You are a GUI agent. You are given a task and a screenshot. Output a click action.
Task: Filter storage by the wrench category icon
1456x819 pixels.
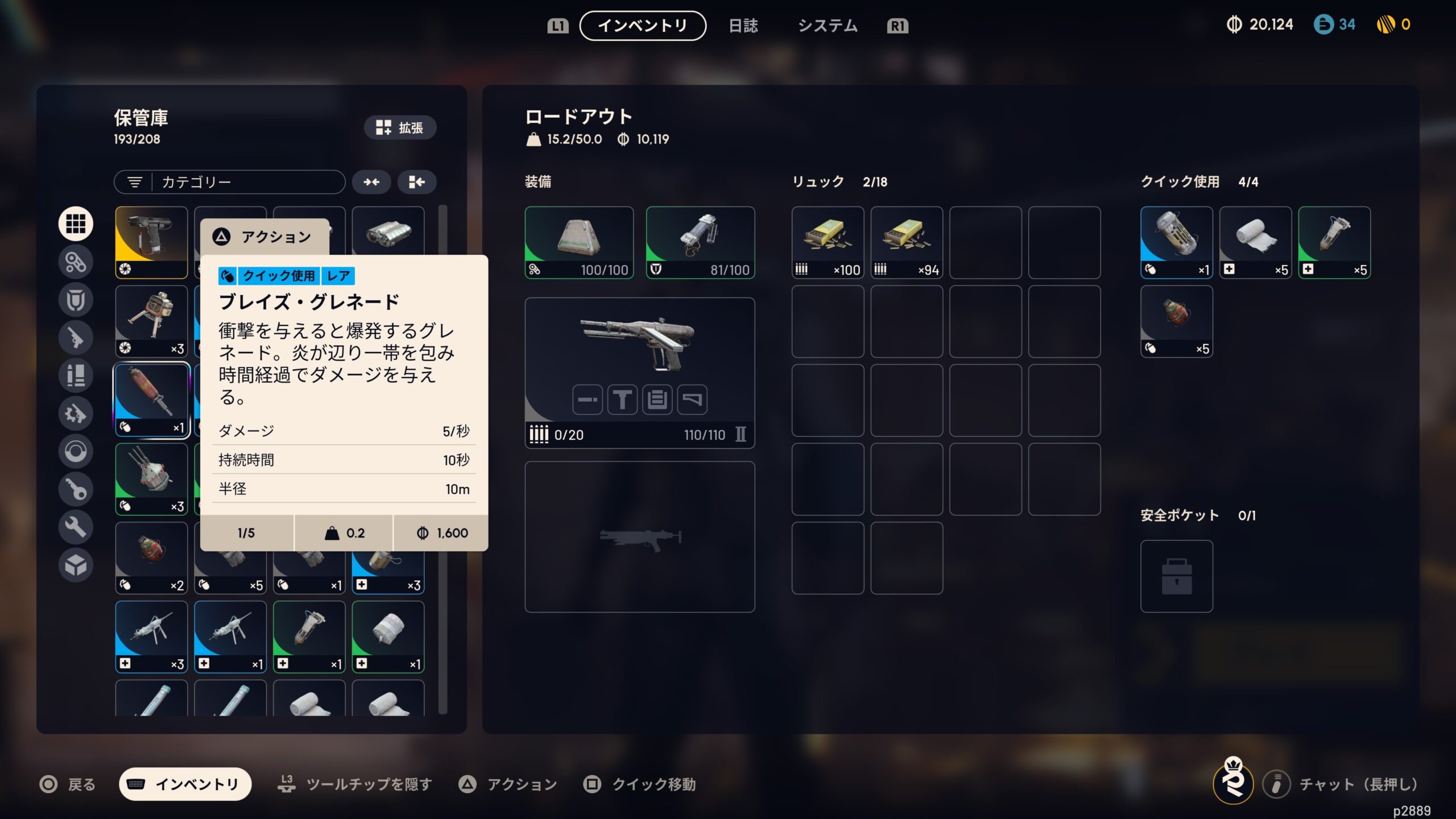pos(76,527)
